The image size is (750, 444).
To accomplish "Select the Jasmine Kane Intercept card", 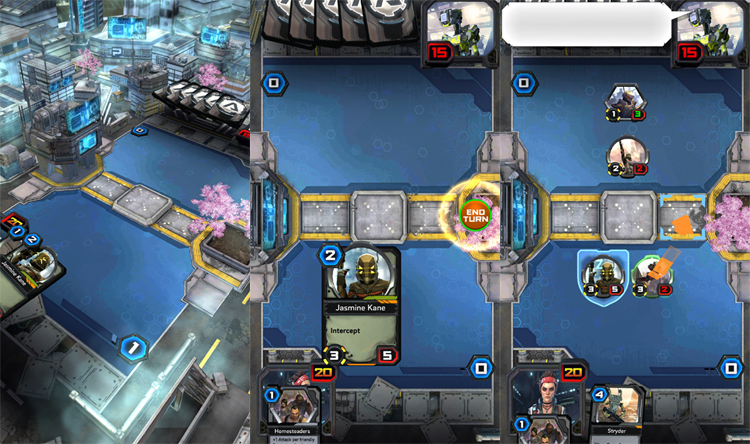I will [360, 305].
